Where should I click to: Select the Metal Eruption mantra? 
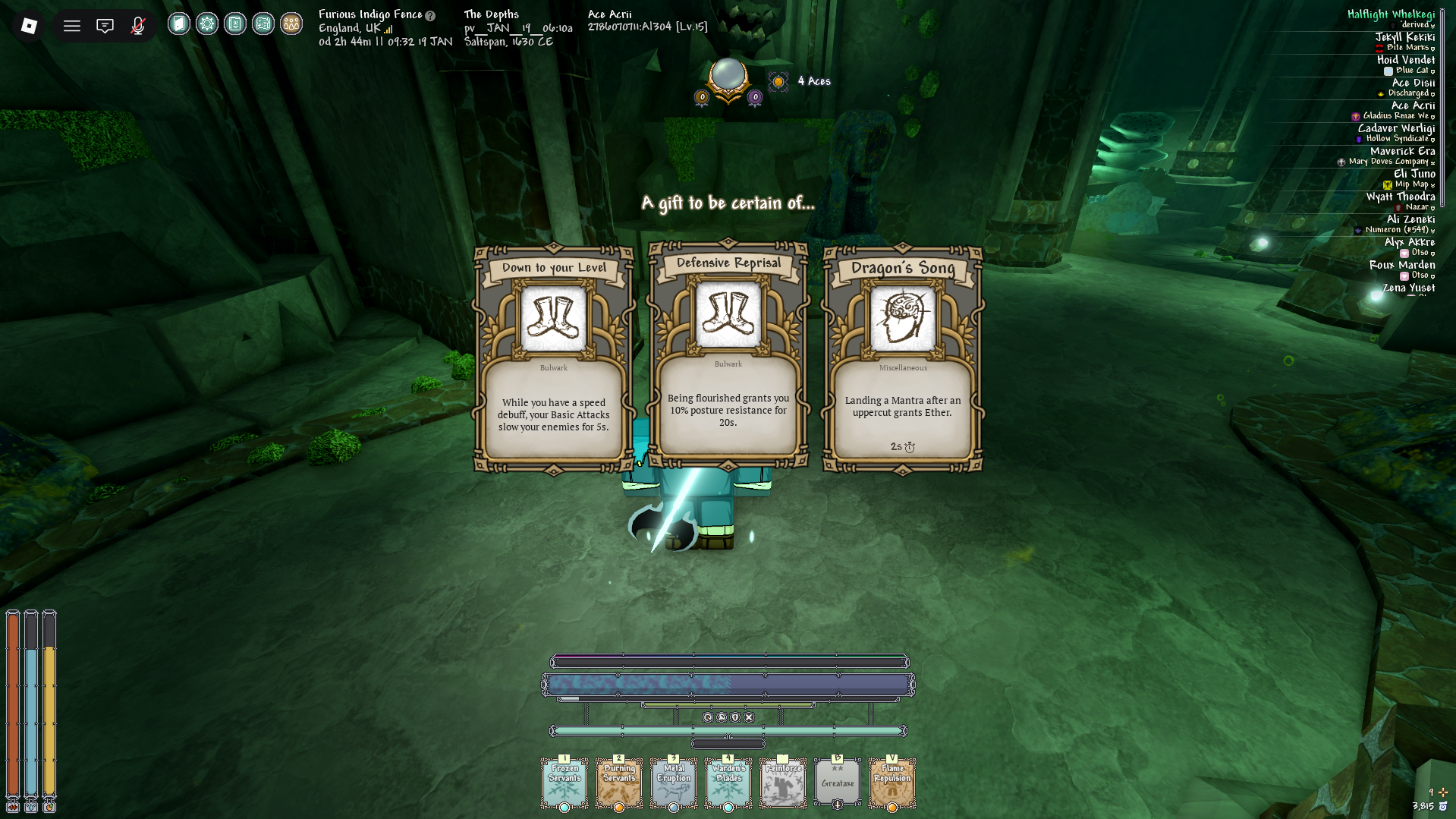(674, 783)
